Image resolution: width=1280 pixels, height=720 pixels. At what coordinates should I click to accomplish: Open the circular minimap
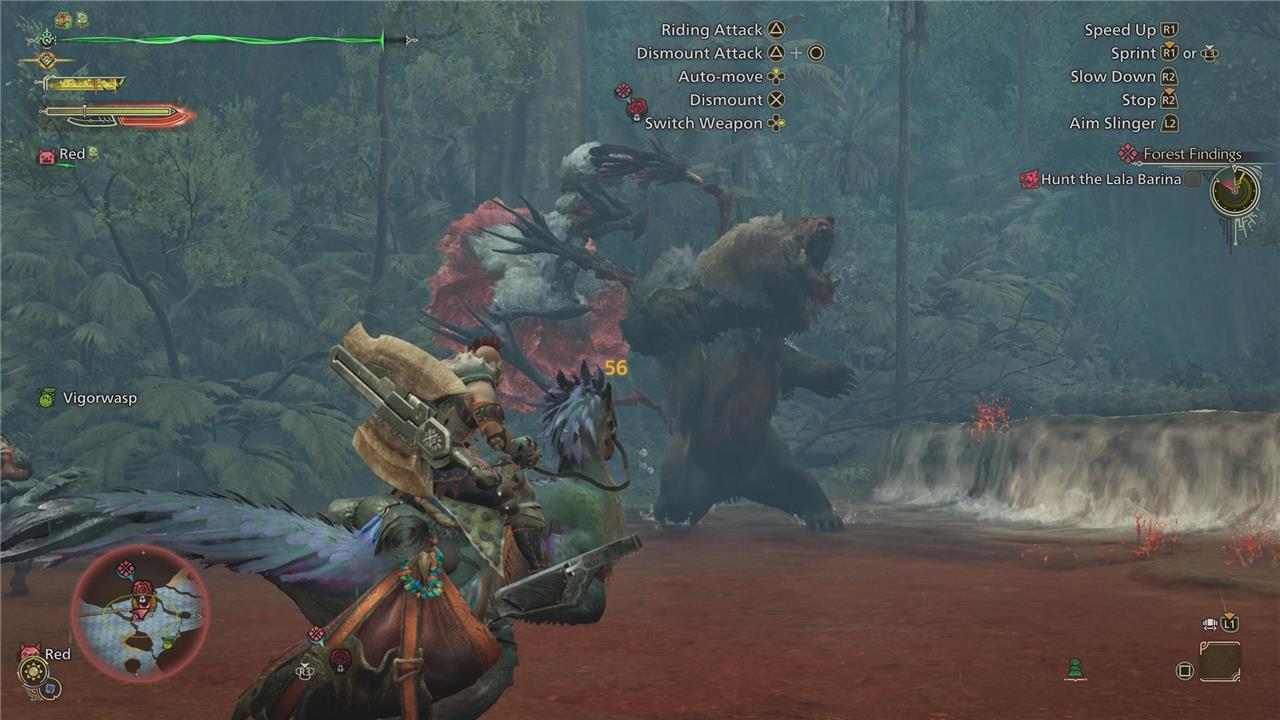coord(139,613)
